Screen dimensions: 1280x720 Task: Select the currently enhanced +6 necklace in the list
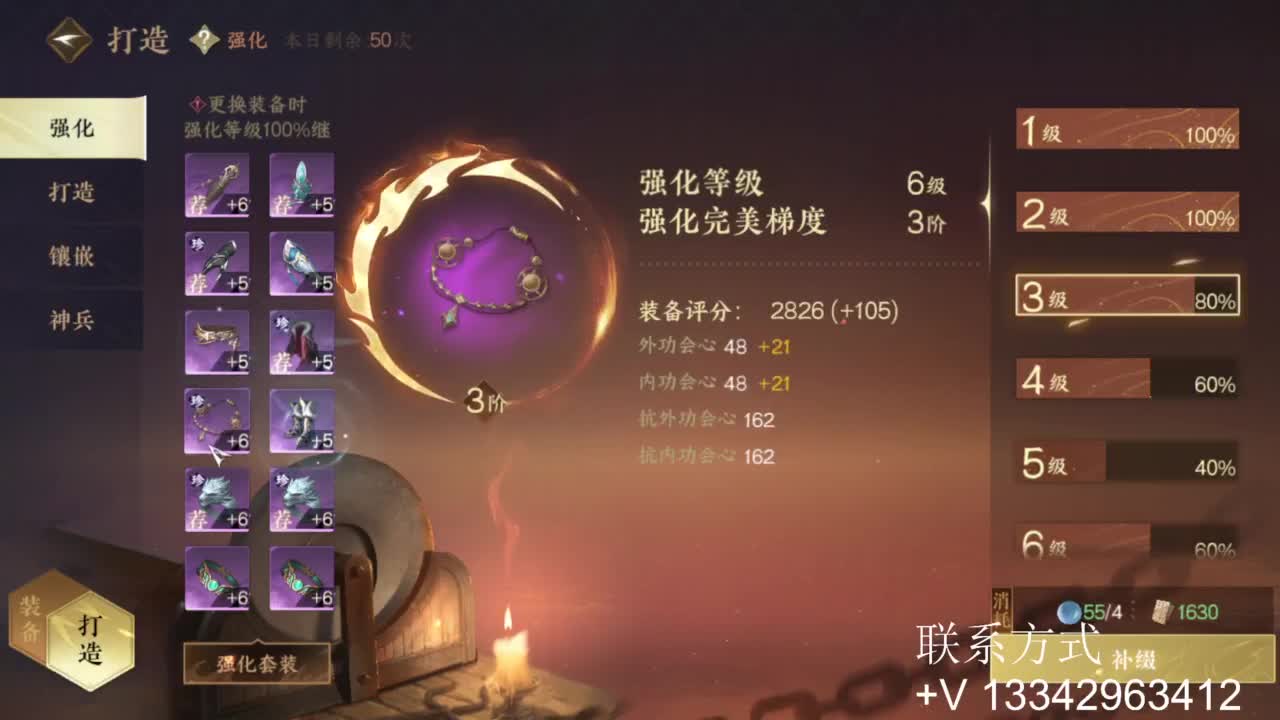[x=215, y=420]
